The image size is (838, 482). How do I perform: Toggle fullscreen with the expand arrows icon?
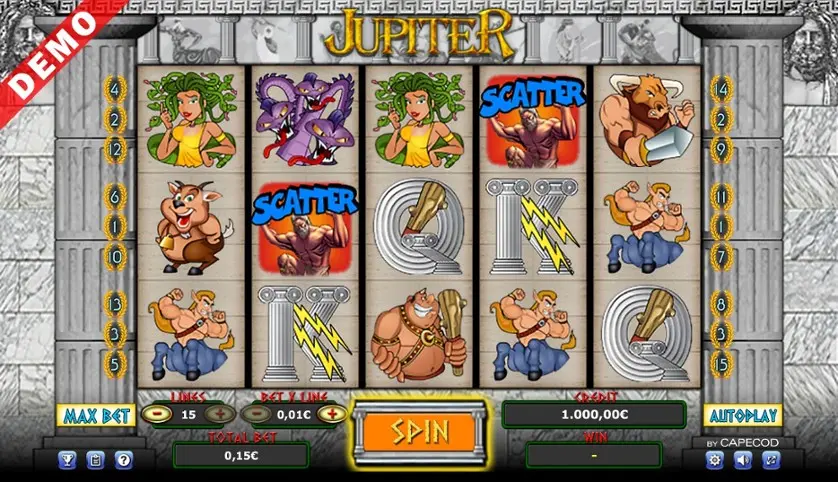(x=770, y=460)
